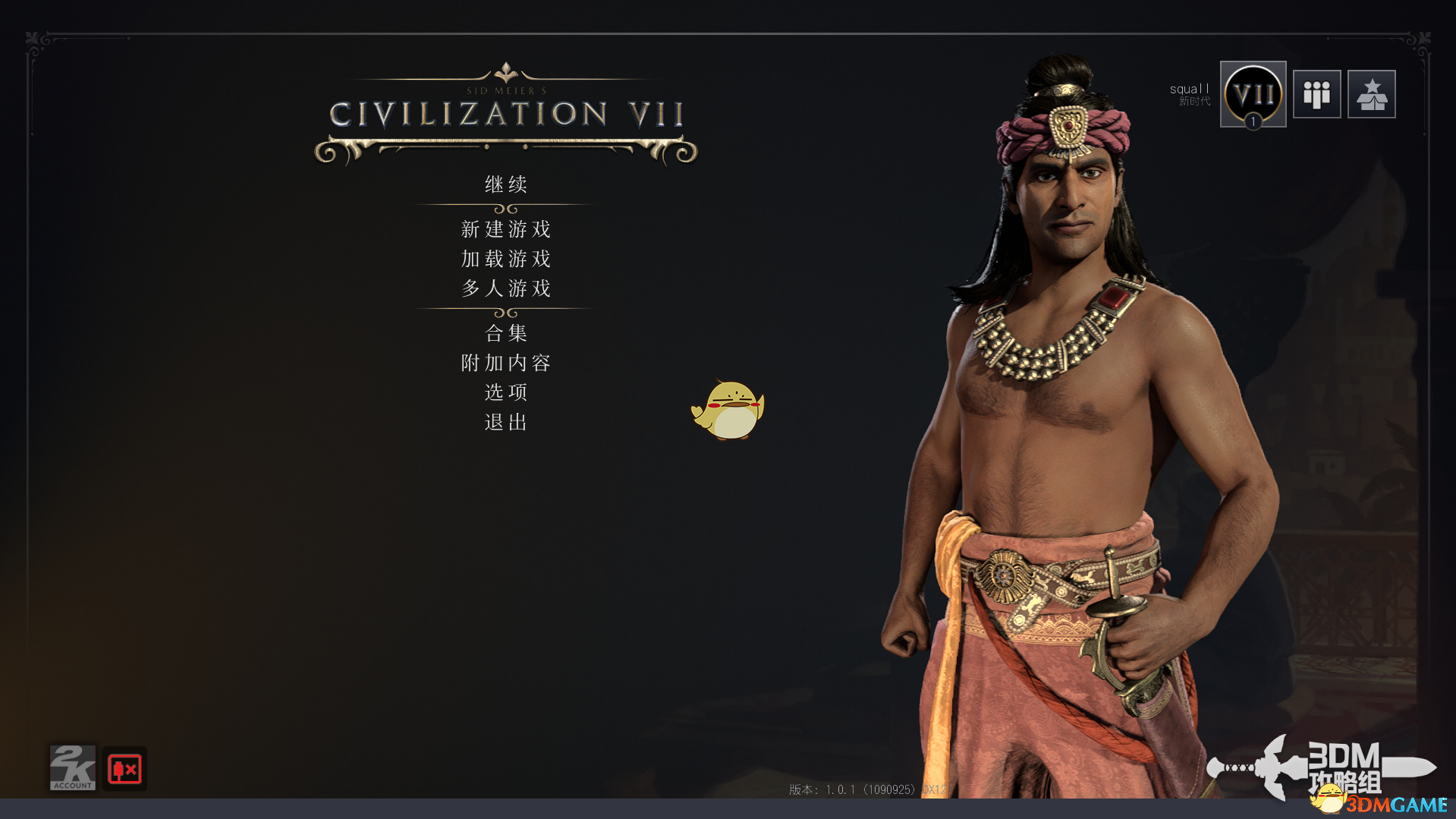Open the star pedestal rewards icon

point(1371,95)
